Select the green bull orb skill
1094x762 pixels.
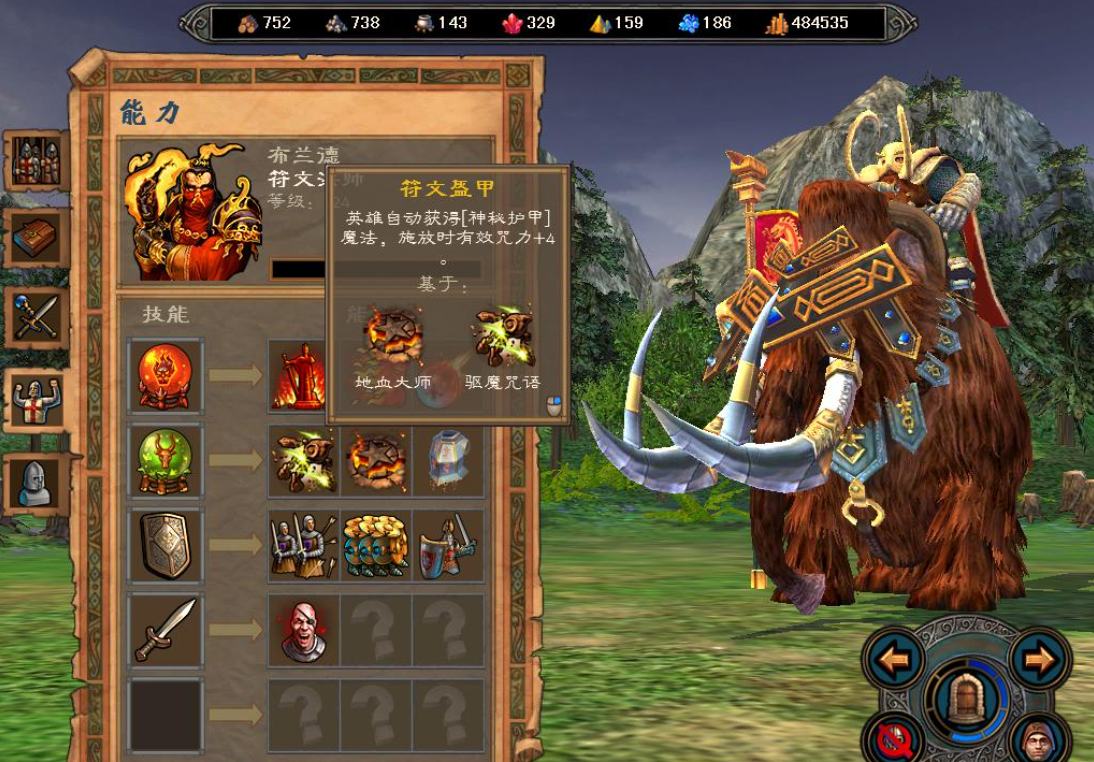coord(166,460)
